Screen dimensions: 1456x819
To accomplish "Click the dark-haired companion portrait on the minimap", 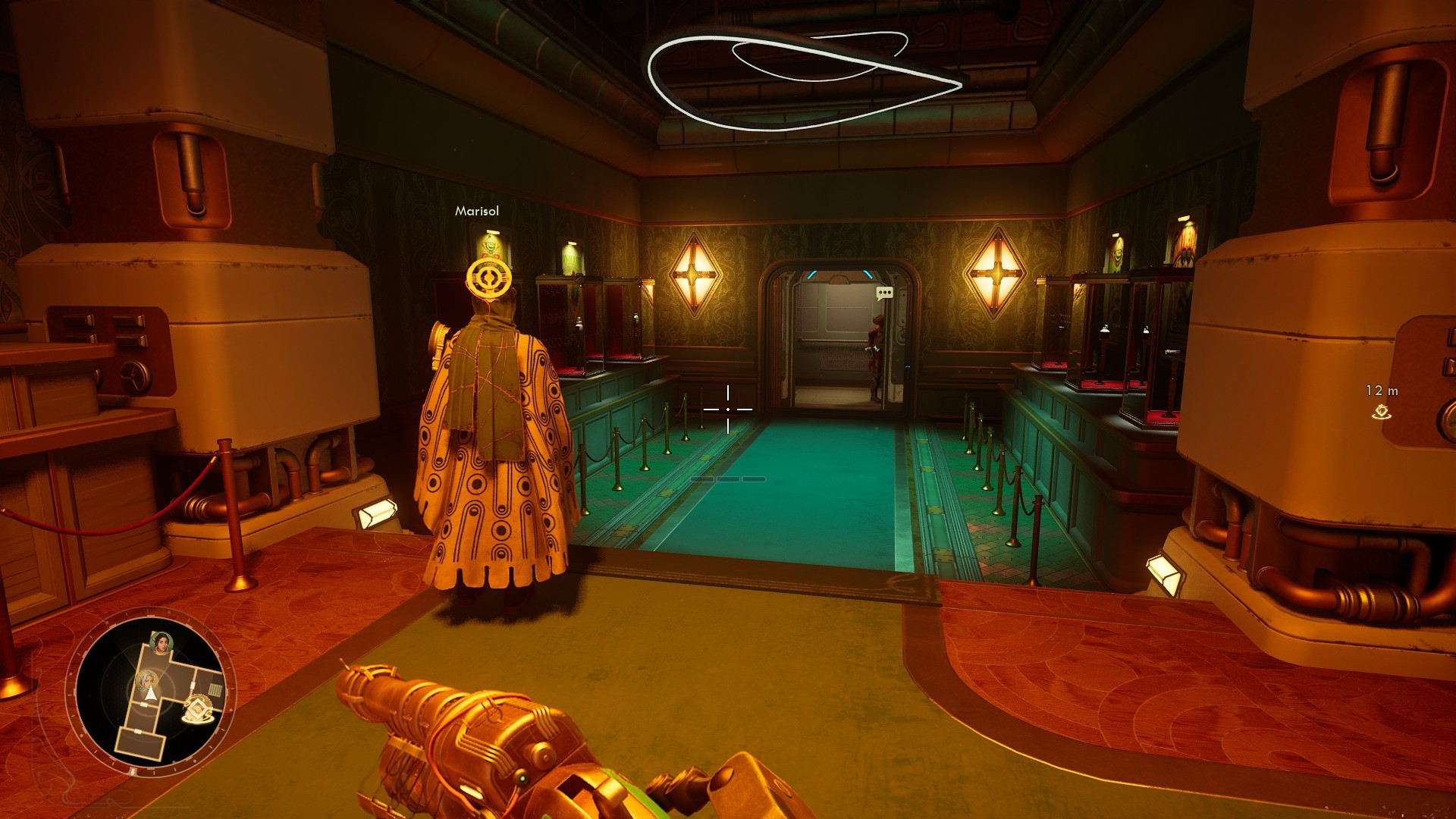I will 161,644.
